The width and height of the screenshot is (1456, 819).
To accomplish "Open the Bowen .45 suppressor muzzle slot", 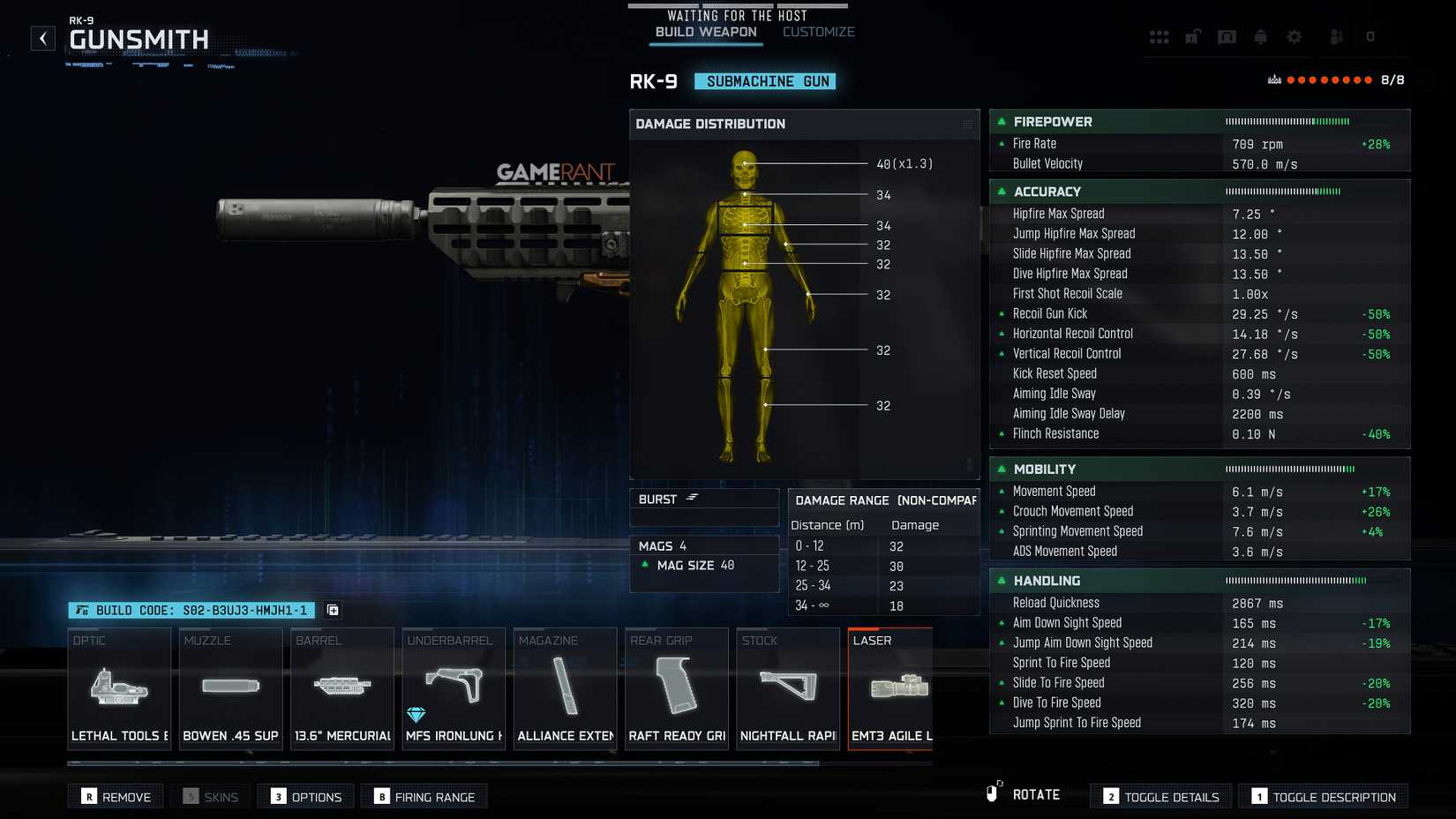I will (x=229, y=688).
